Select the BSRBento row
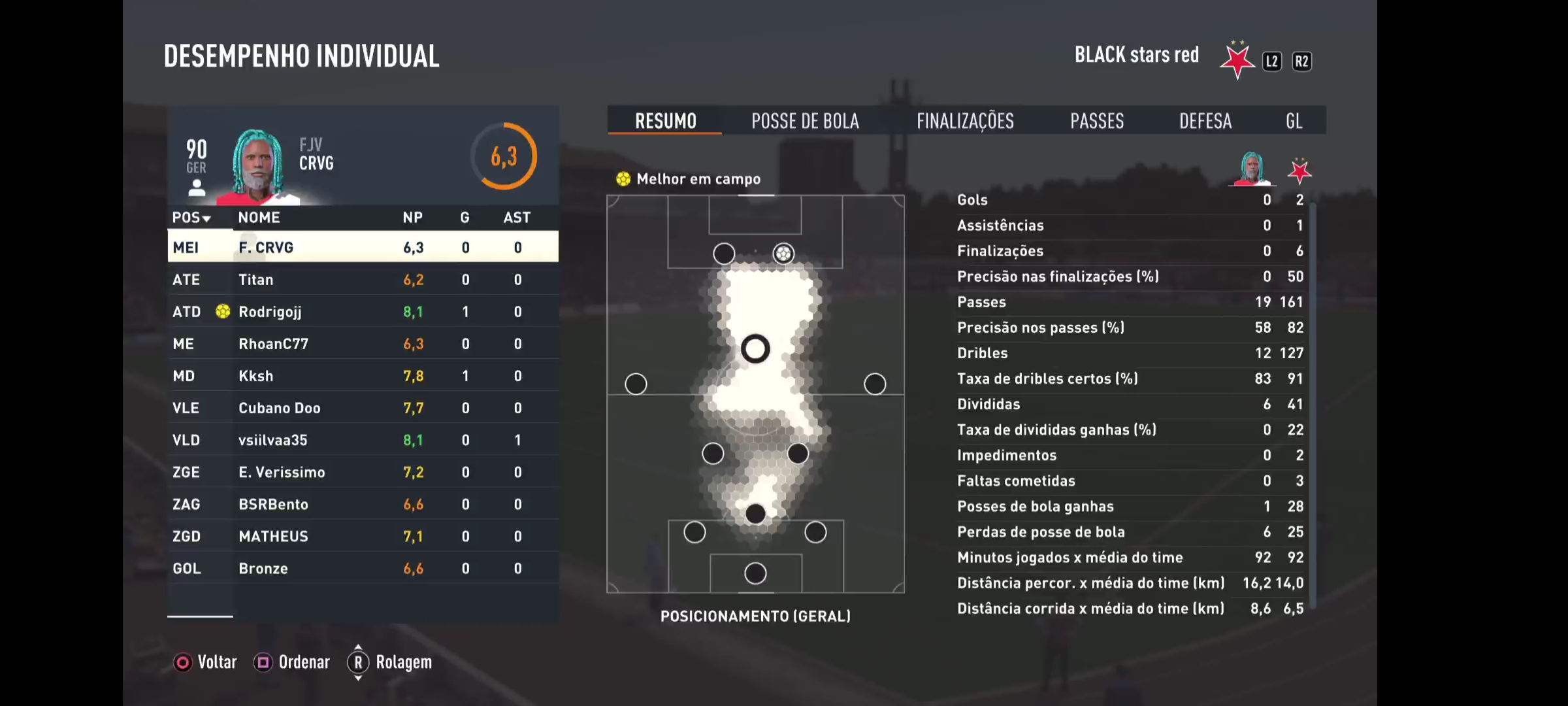 (363, 504)
